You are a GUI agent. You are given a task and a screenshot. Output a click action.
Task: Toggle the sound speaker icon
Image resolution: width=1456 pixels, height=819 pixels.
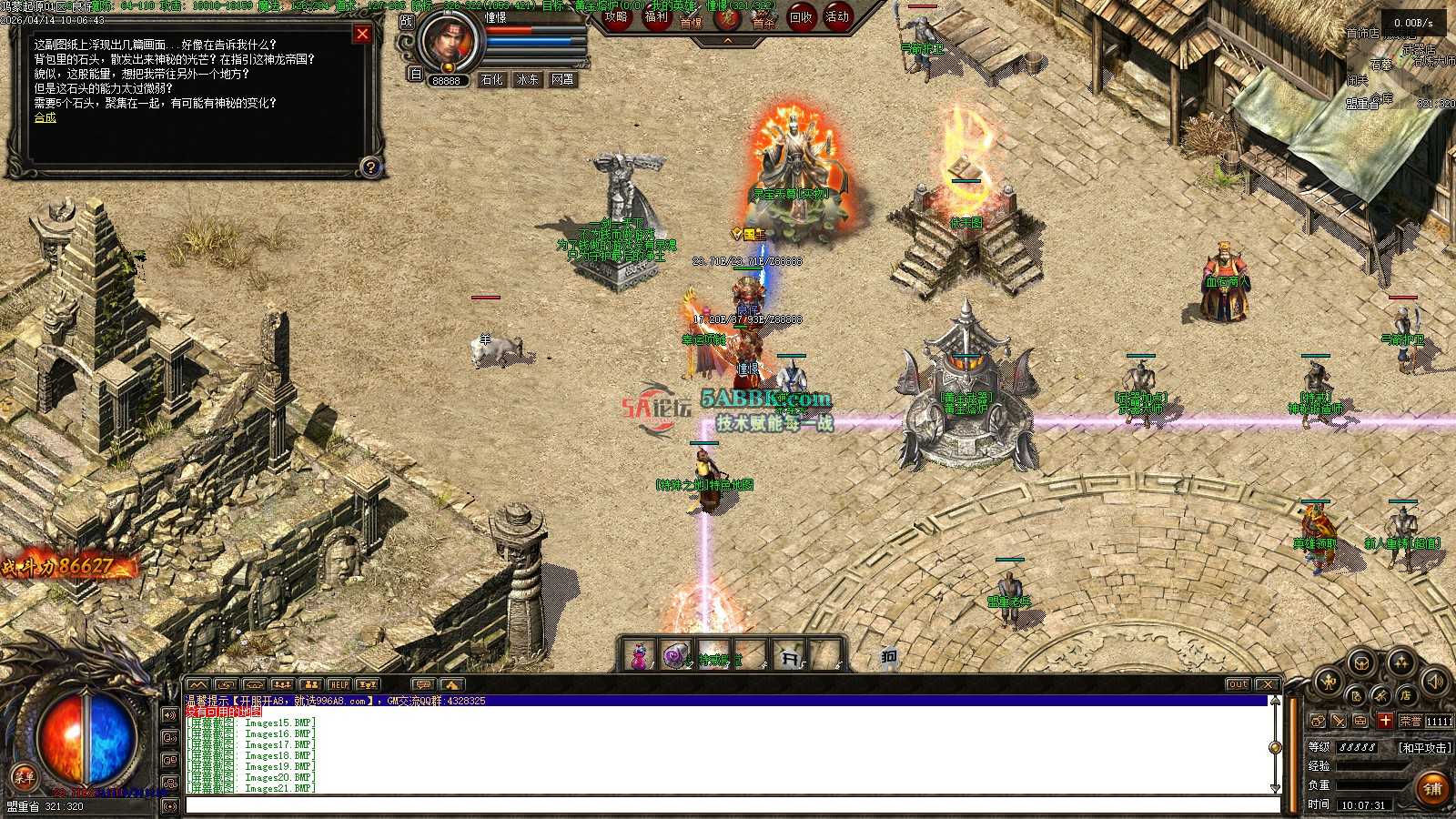[1435, 680]
